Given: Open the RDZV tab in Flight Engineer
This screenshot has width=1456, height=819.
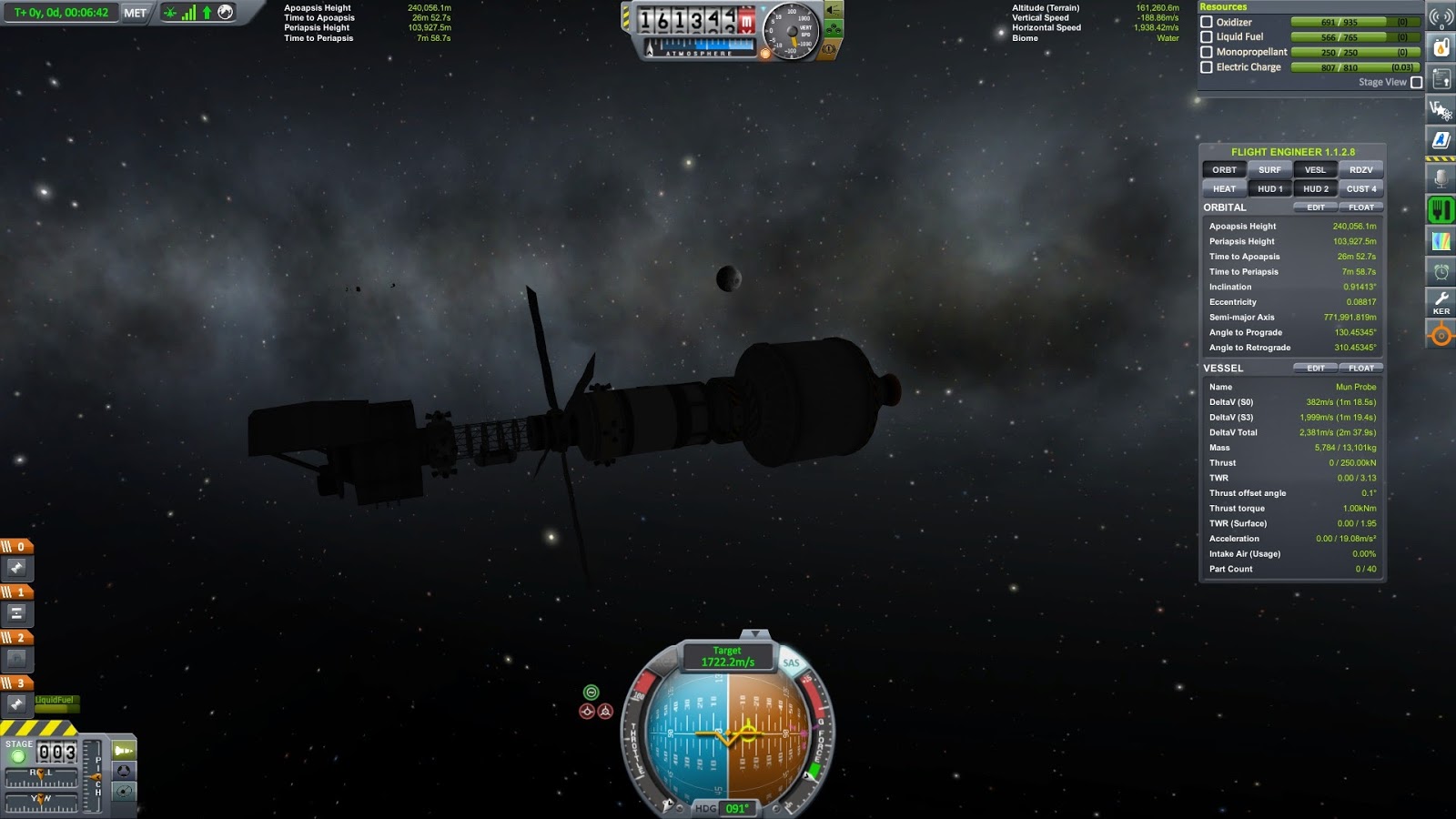Looking at the screenshot, I should (x=1360, y=169).
